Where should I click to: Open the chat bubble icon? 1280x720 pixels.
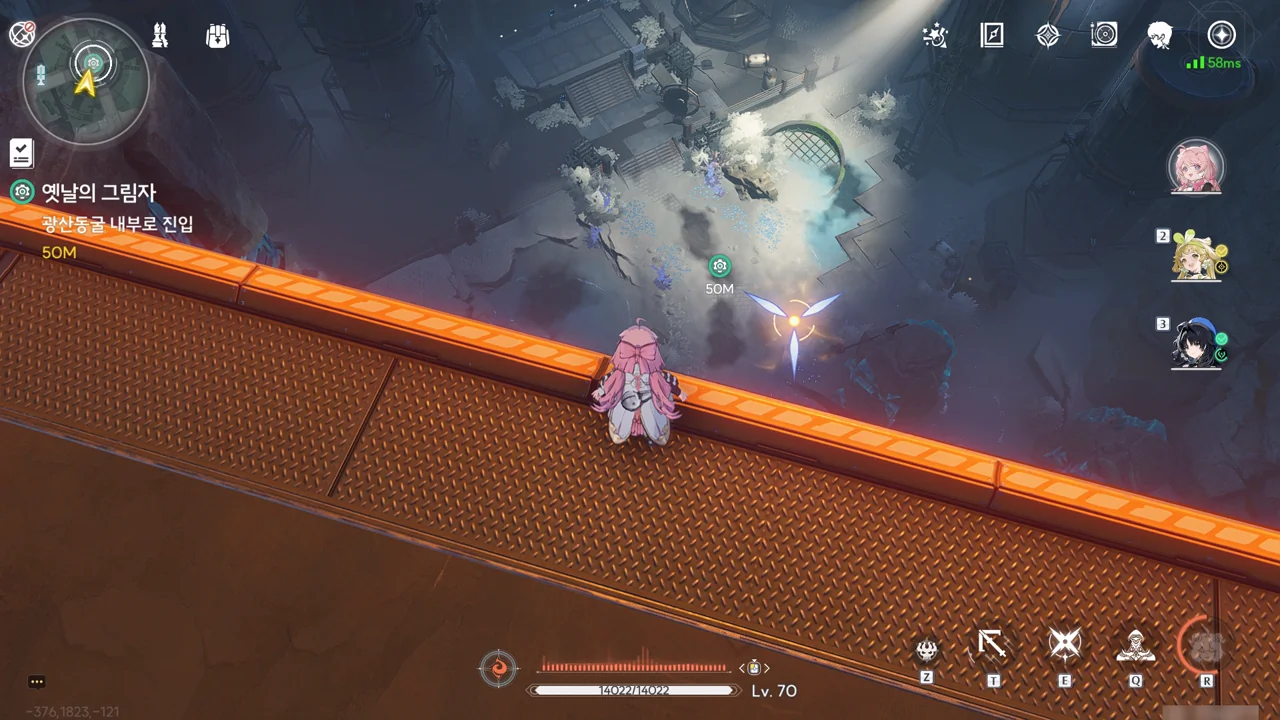click(x=37, y=682)
